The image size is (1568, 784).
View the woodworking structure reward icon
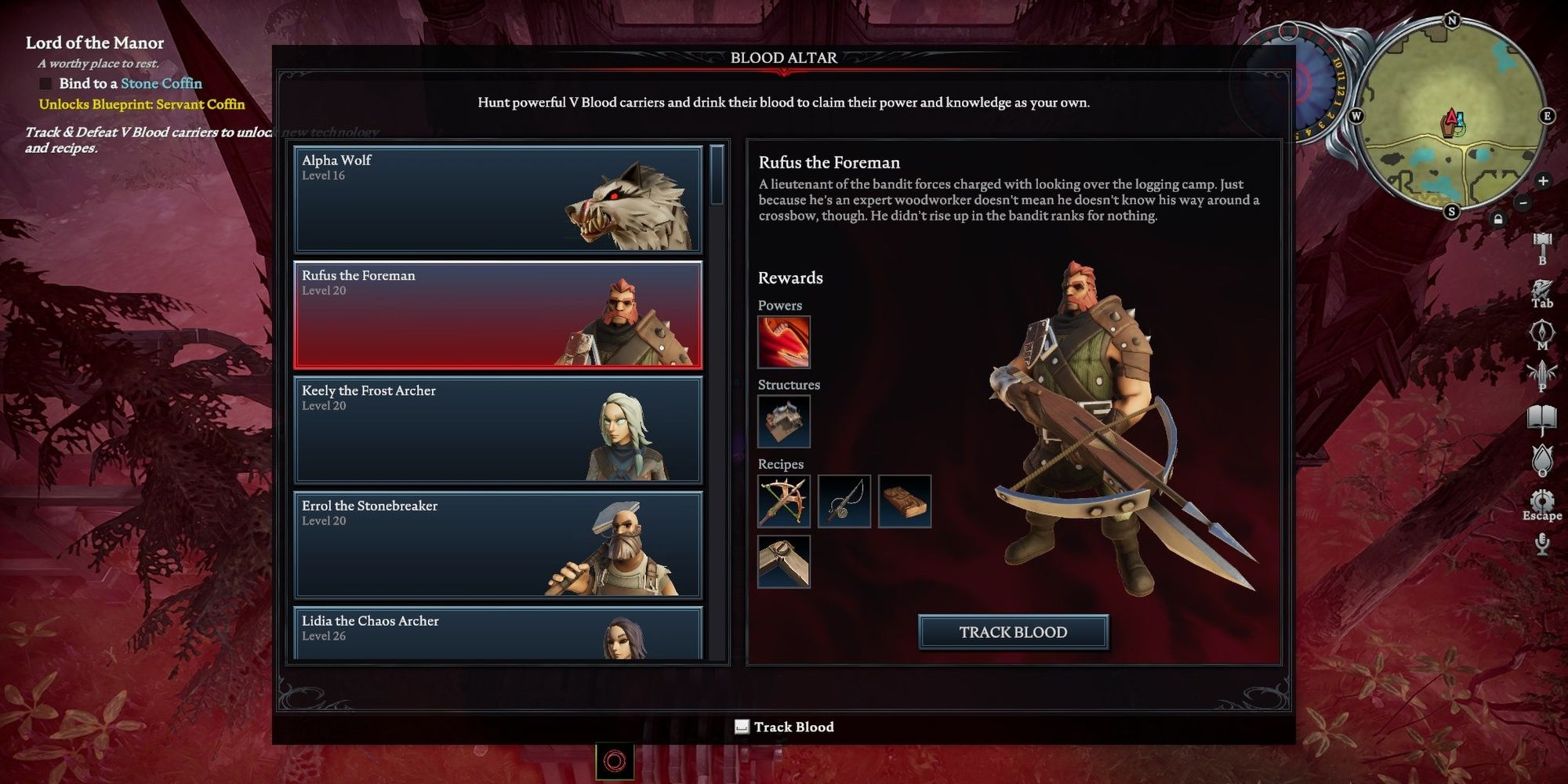click(x=784, y=422)
